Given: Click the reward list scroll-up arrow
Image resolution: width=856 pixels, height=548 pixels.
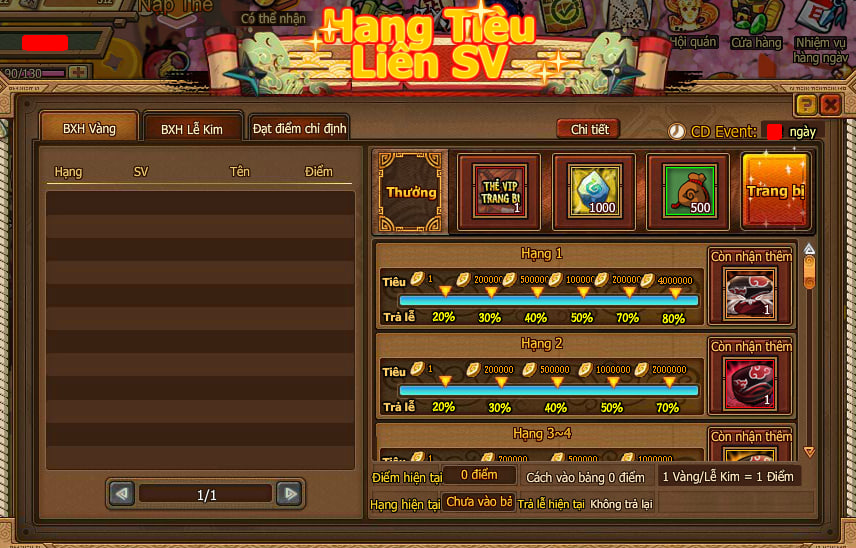Looking at the screenshot, I should click(x=809, y=249).
